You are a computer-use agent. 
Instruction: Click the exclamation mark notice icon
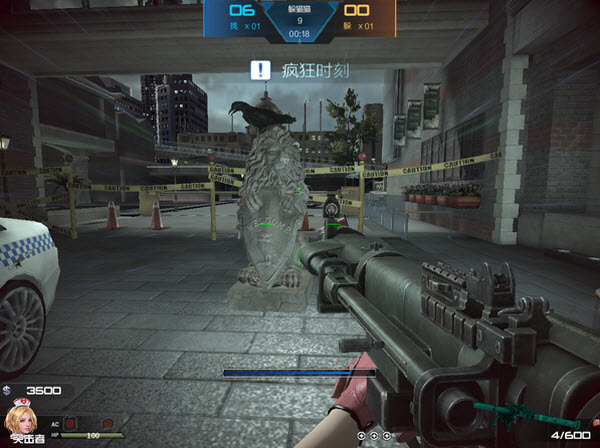pyautogui.click(x=261, y=70)
